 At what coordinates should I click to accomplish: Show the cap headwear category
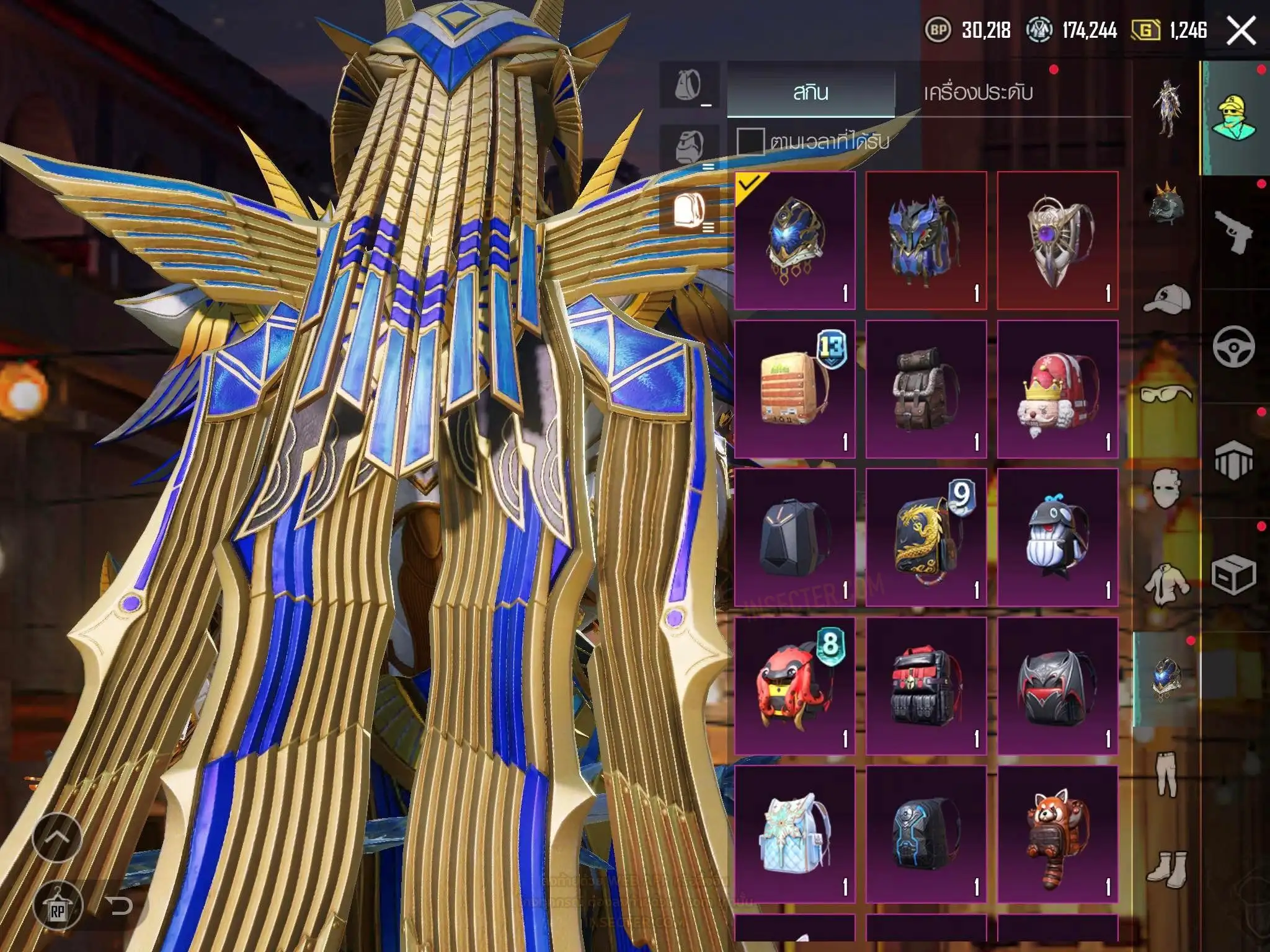tap(1166, 301)
